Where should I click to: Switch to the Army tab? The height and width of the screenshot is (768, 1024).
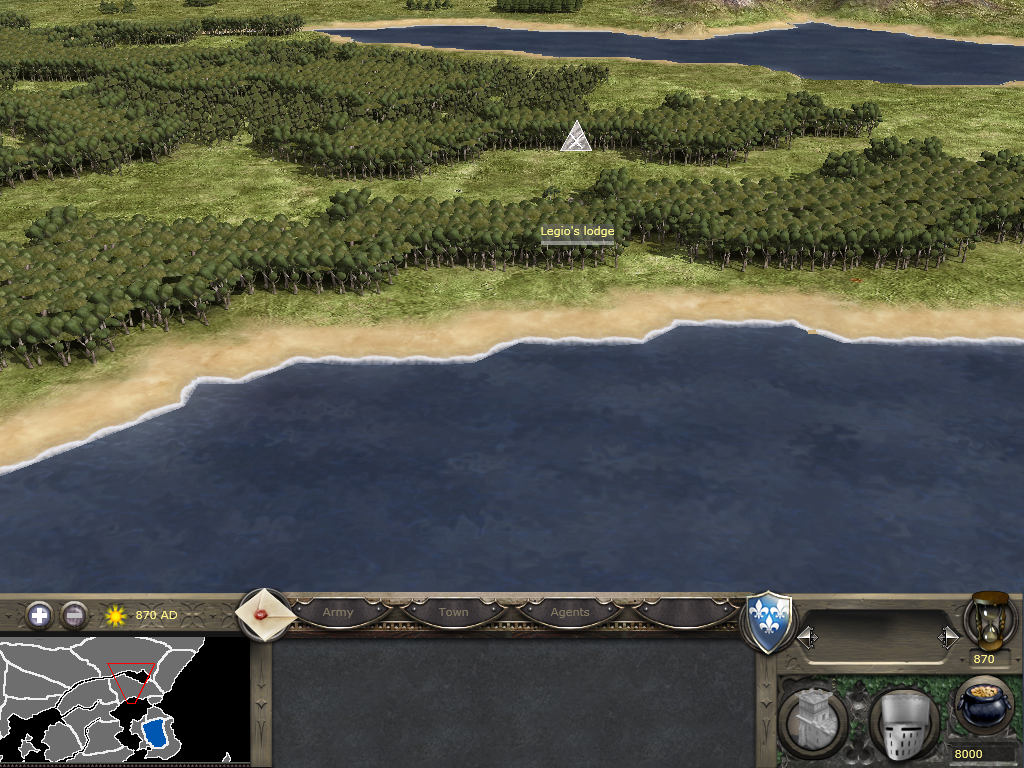pos(338,612)
